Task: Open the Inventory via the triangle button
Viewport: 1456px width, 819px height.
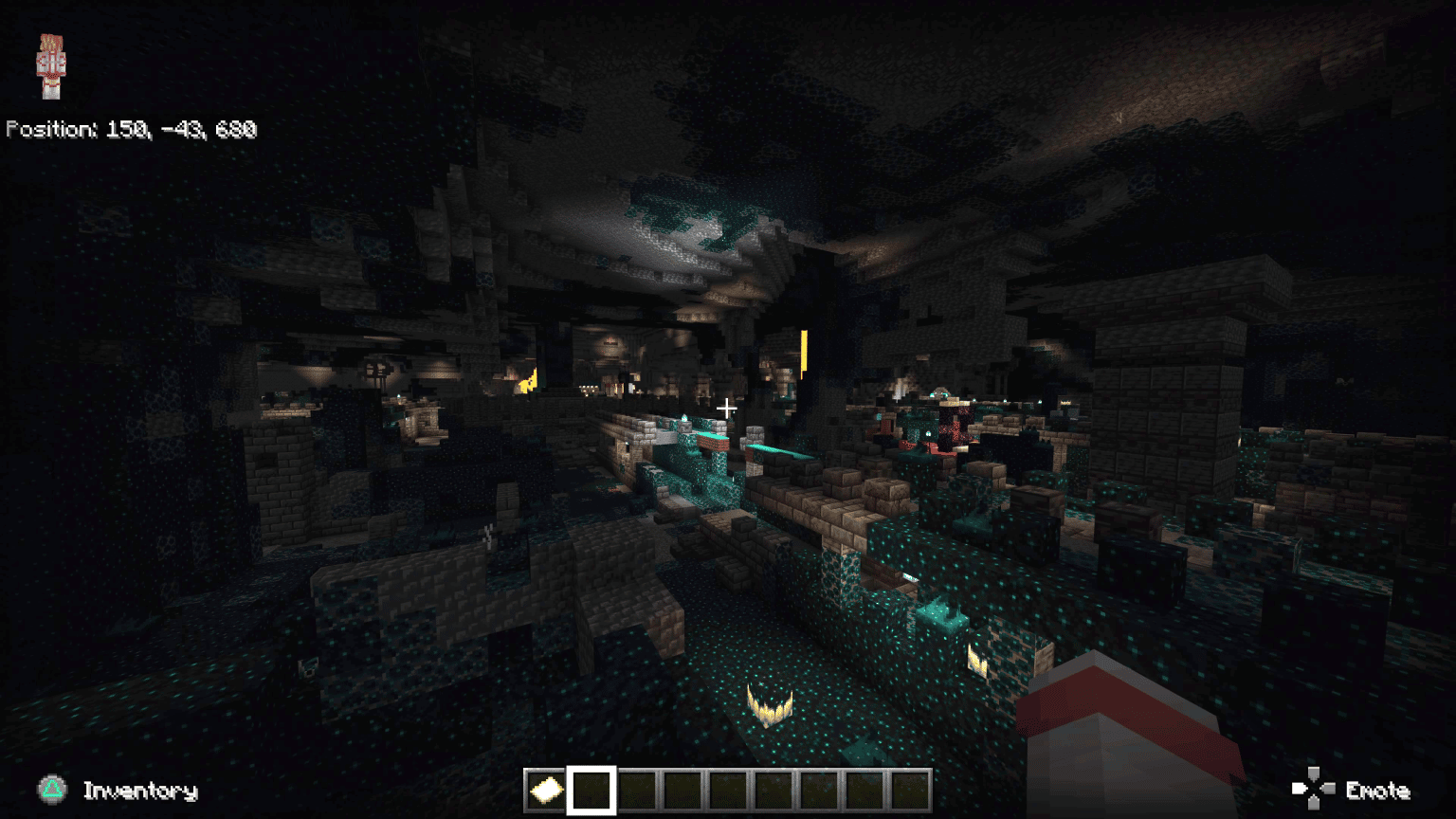Action: click(53, 790)
